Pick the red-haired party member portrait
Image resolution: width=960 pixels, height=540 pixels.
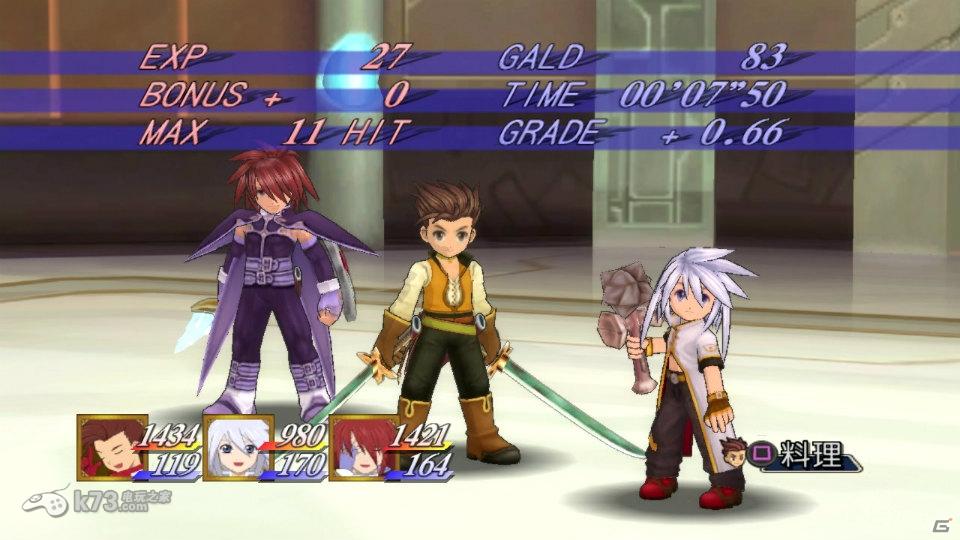tap(363, 447)
